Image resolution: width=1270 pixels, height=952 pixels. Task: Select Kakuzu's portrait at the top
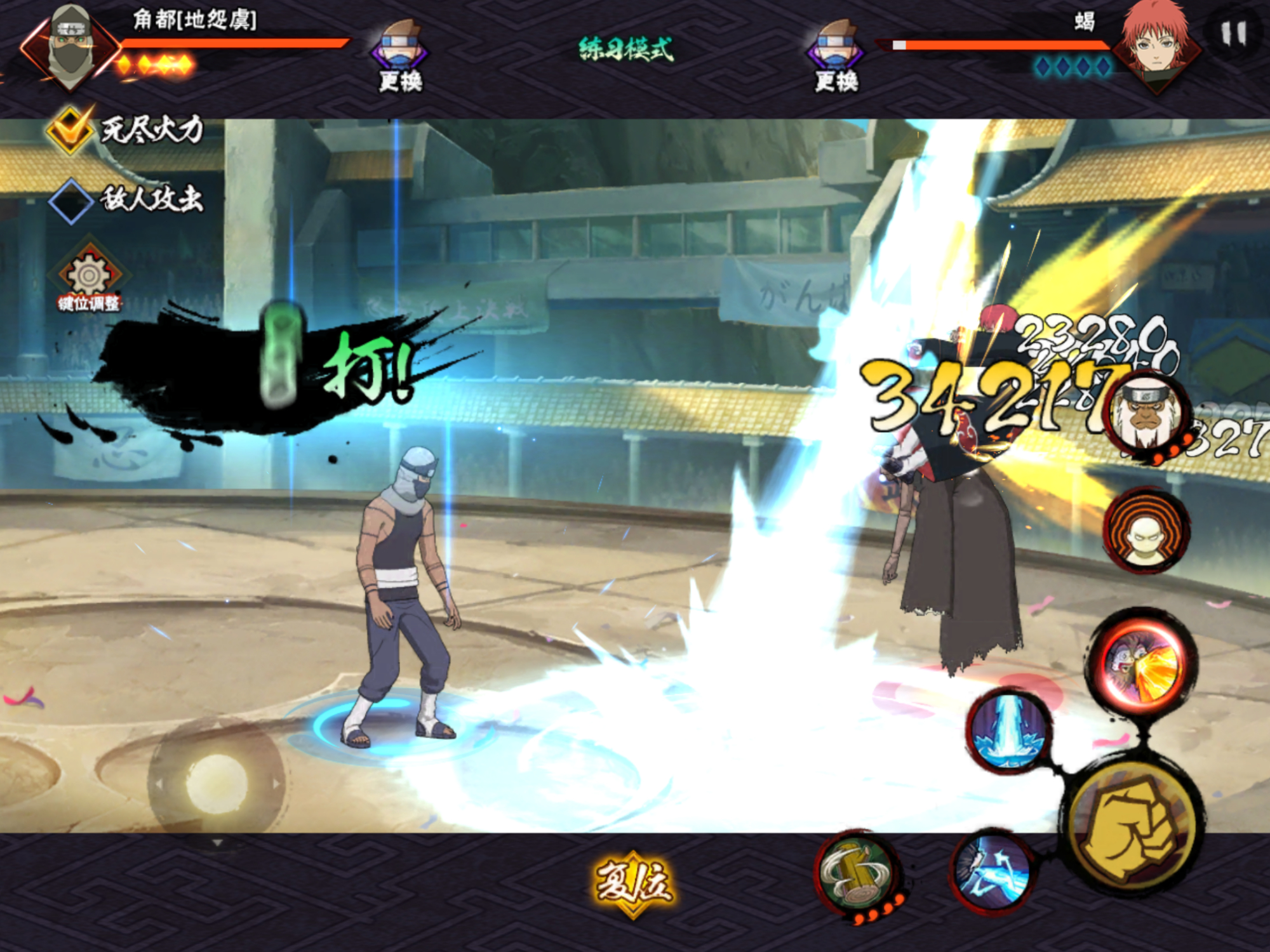(70, 46)
